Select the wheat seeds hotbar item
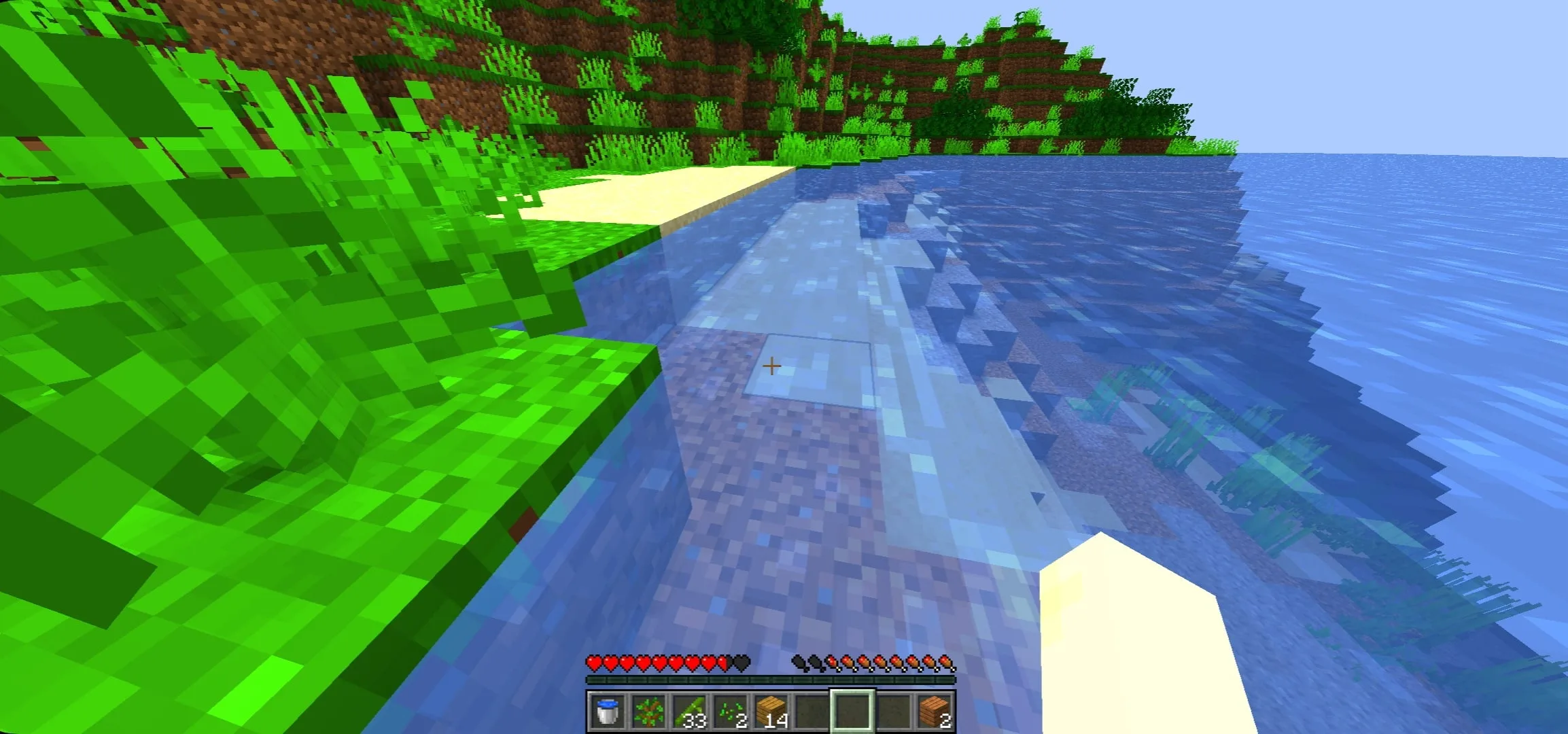This screenshot has width=1568, height=734. pos(729,710)
